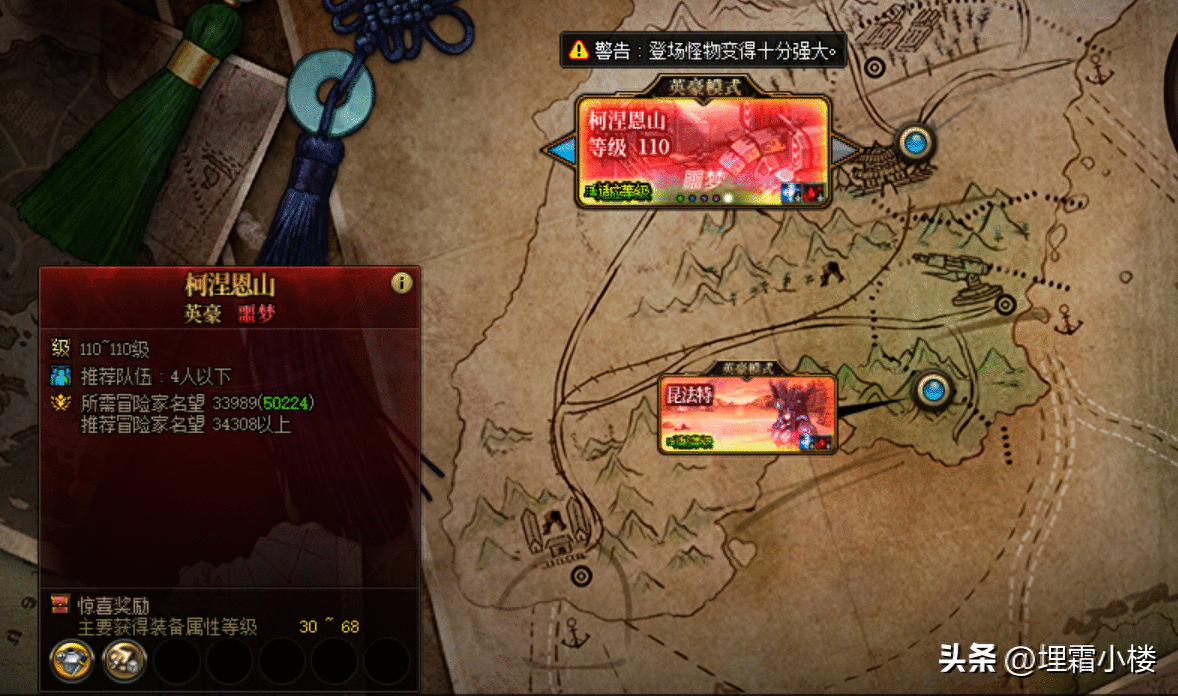
Task: Click the ice buff icon on 柯涅恩山 card
Action: (790, 192)
